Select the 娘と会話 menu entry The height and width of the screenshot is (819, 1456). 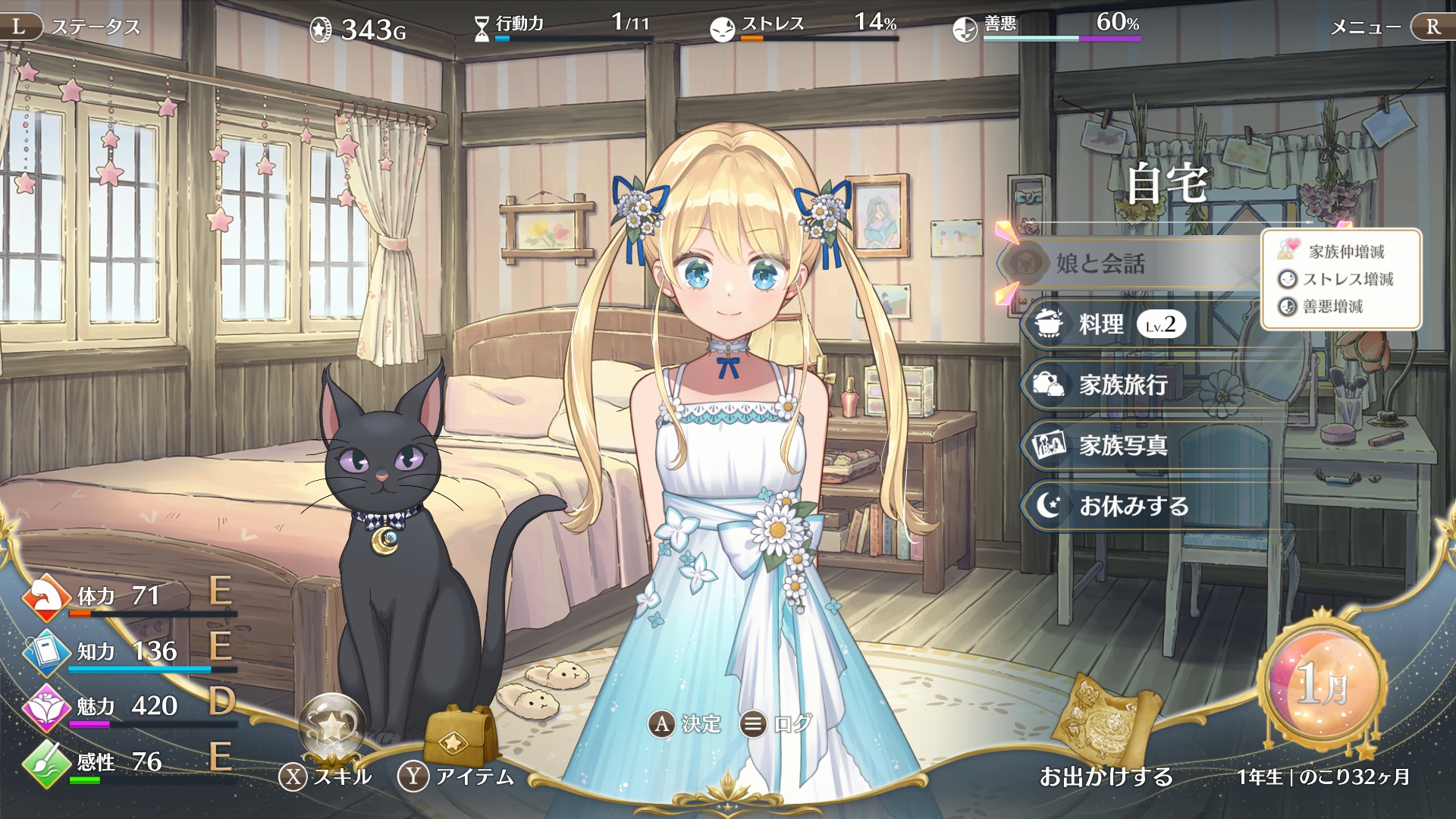point(1100,264)
